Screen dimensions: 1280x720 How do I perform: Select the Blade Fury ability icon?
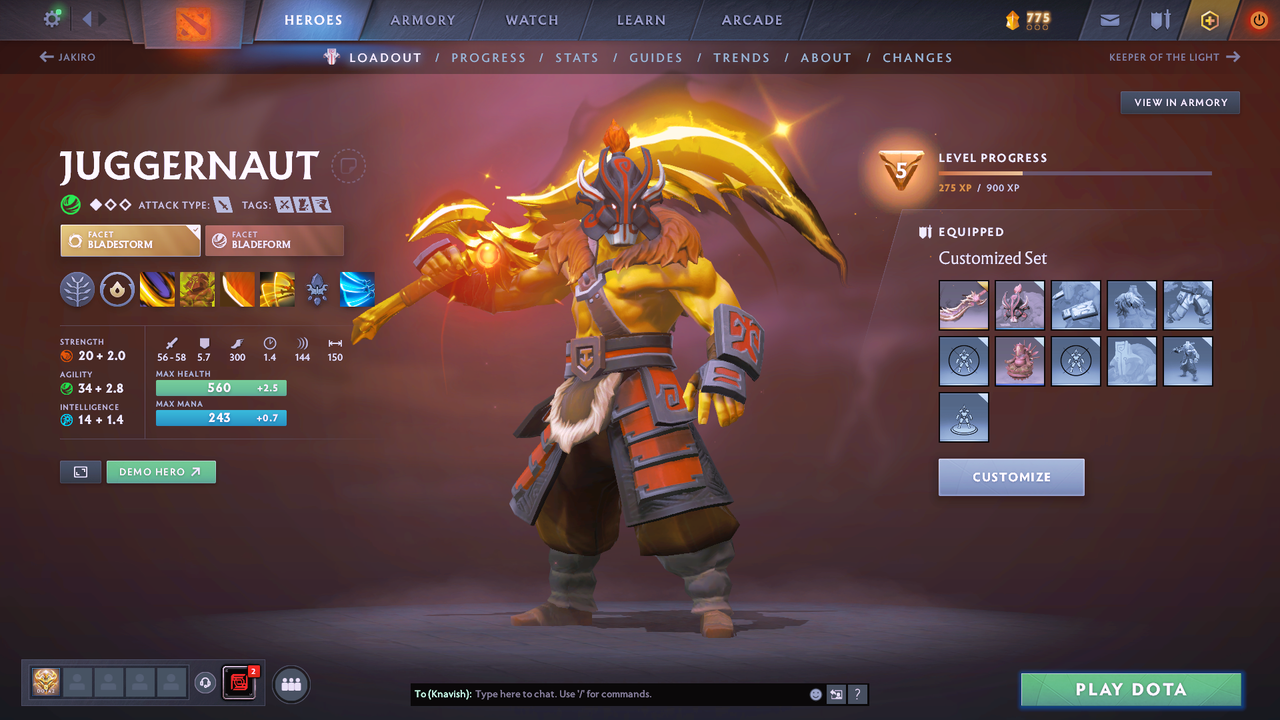coord(157,290)
